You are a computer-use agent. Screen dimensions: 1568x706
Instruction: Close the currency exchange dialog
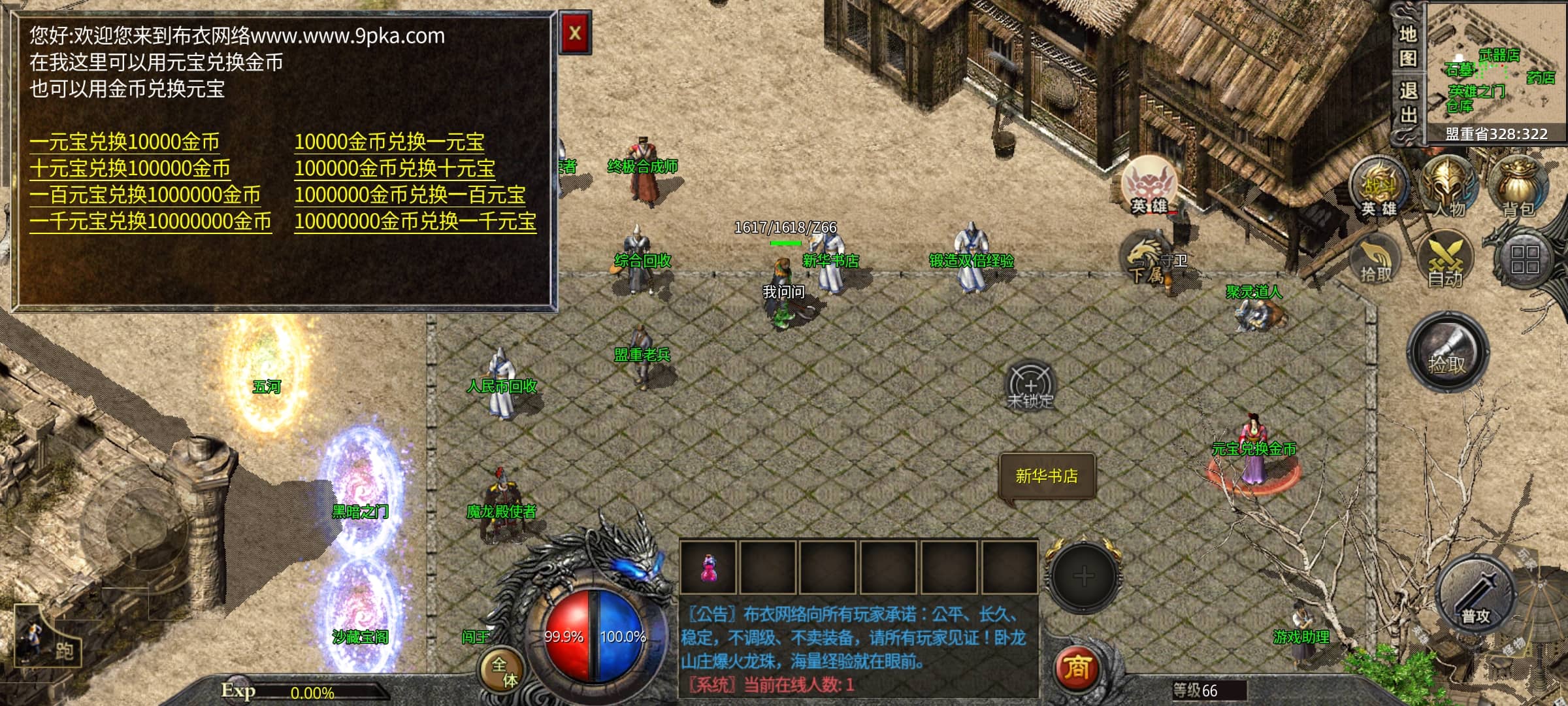(575, 33)
